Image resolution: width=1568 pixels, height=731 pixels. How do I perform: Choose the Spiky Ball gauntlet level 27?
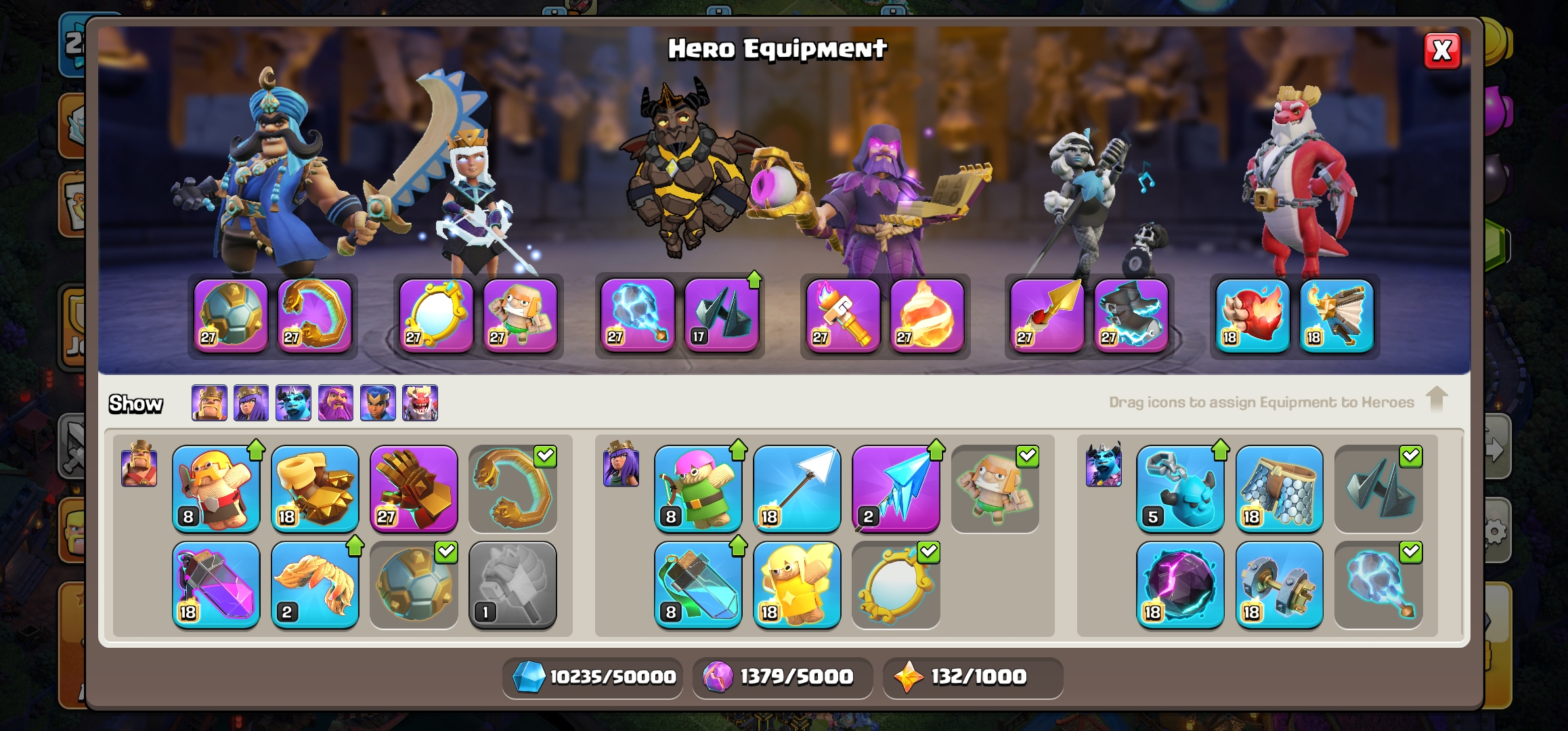click(414, 489)
